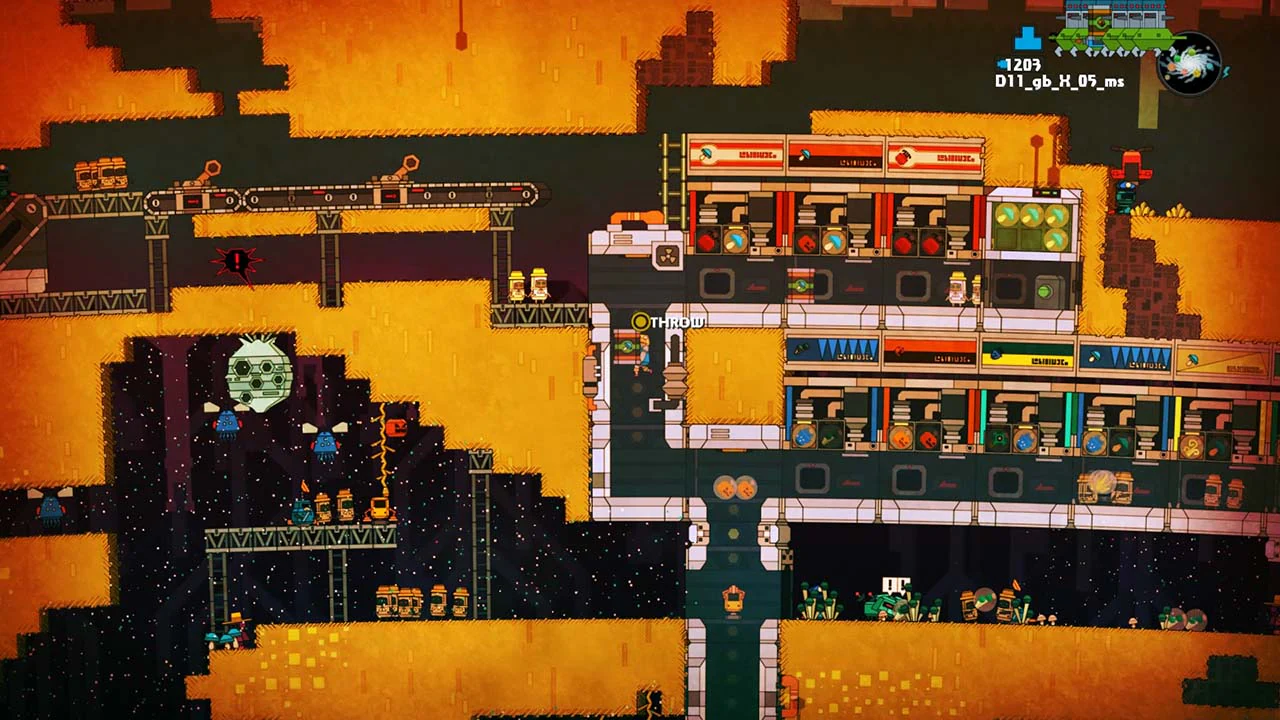Flip the green valve switch below the machines

pos(800,284)
